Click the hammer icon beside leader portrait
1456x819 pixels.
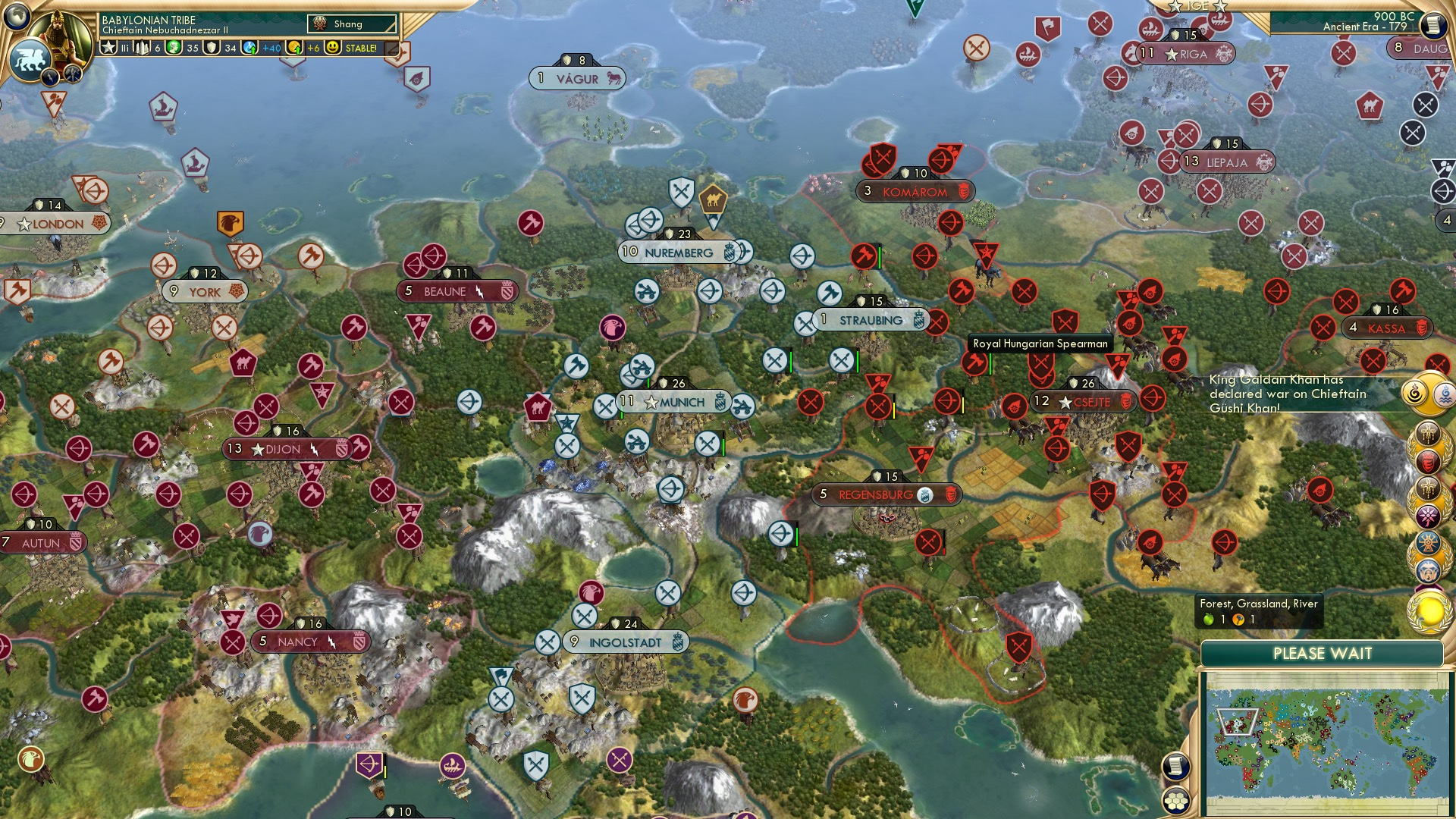(74, 74)
